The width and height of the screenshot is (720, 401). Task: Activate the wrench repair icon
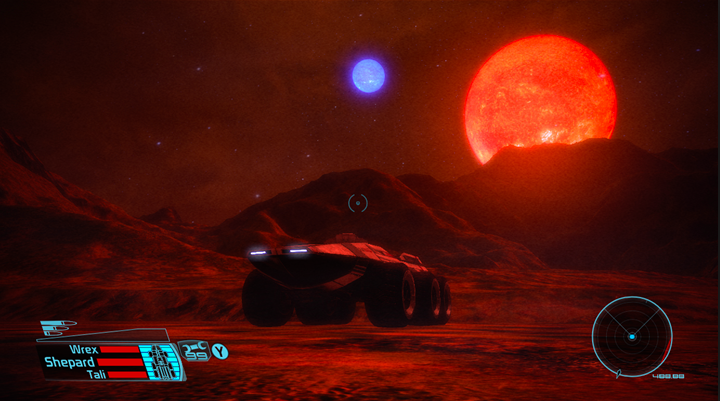194,350
